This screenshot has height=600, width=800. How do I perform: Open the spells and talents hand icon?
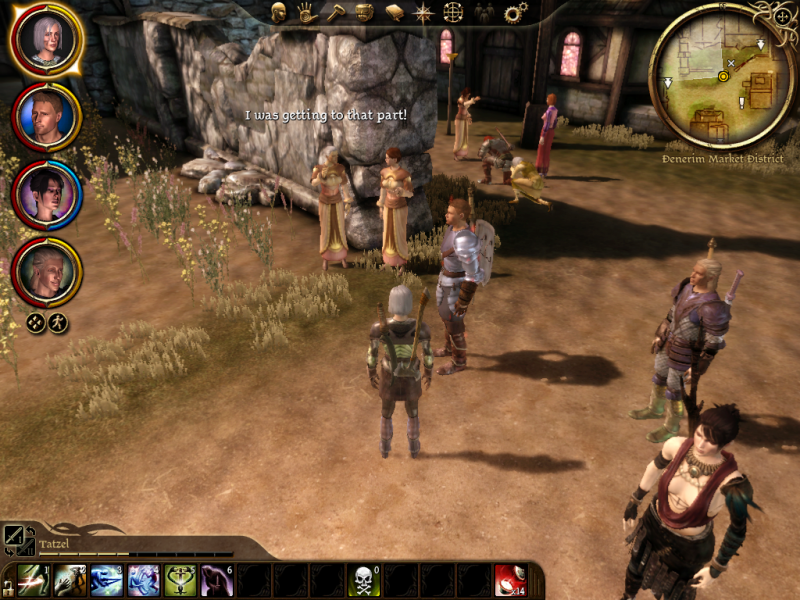pyautogui.click(x=307, y=12)
